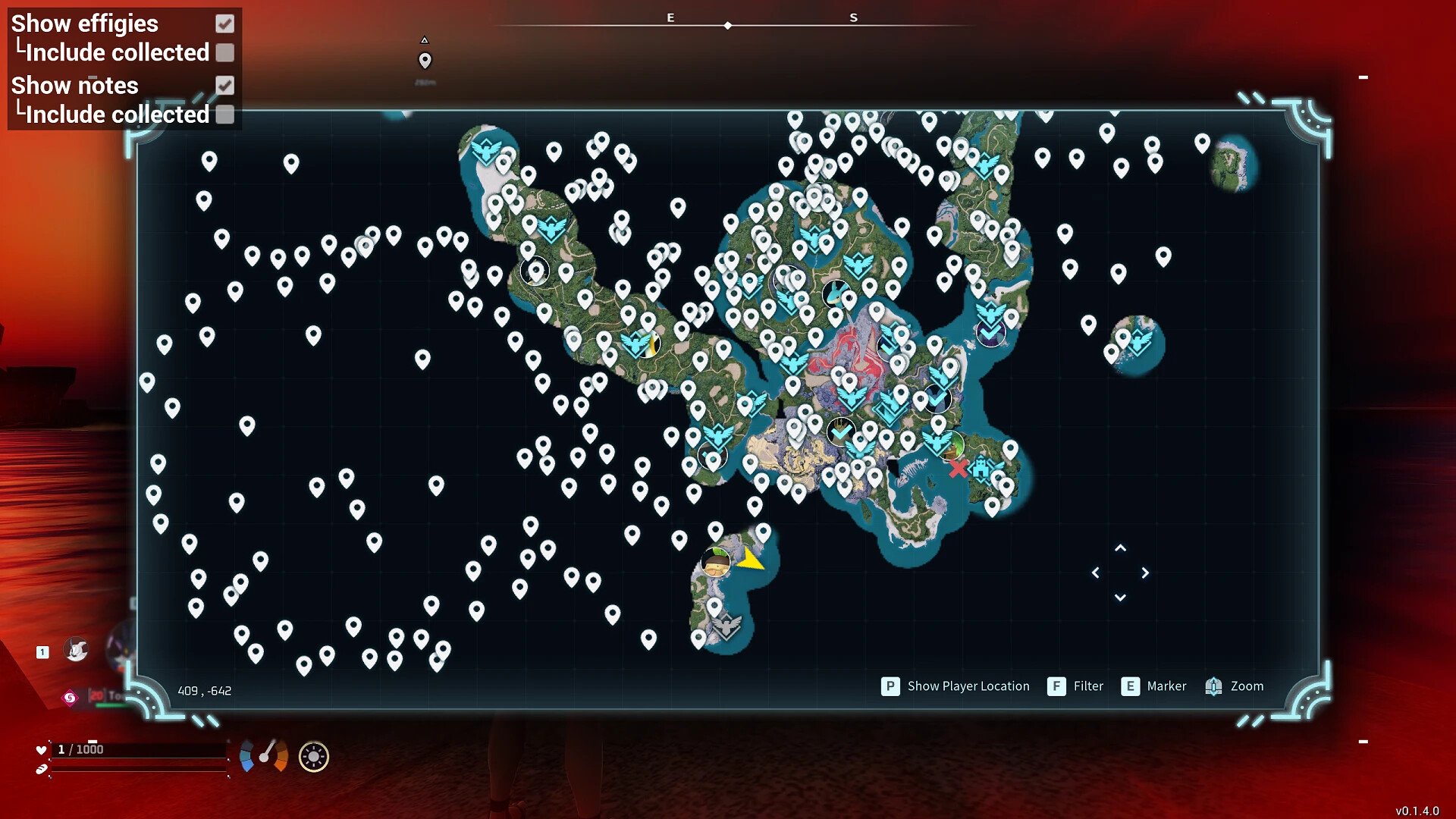This screenshot has width=1456, height=819.
Task: Click the red X death marker on the map
Action: pyautogui.click(x=959, y=469)
